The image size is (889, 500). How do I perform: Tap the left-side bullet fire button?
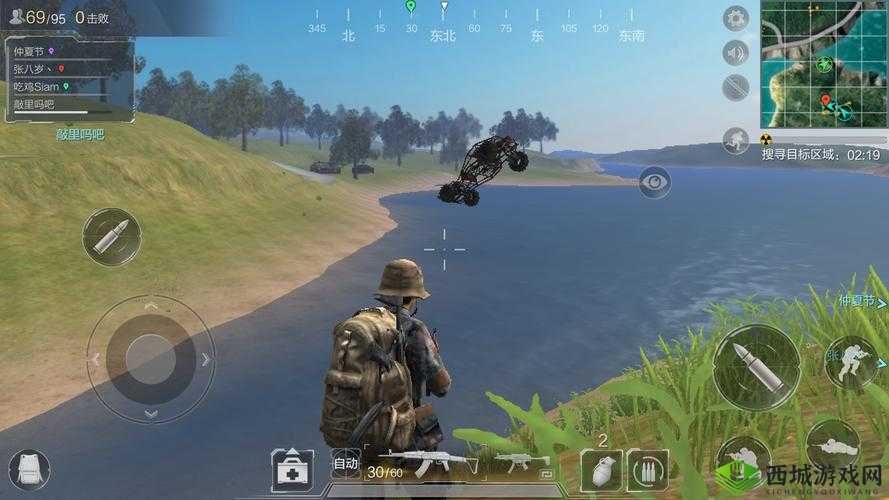[x=111, y=237]
